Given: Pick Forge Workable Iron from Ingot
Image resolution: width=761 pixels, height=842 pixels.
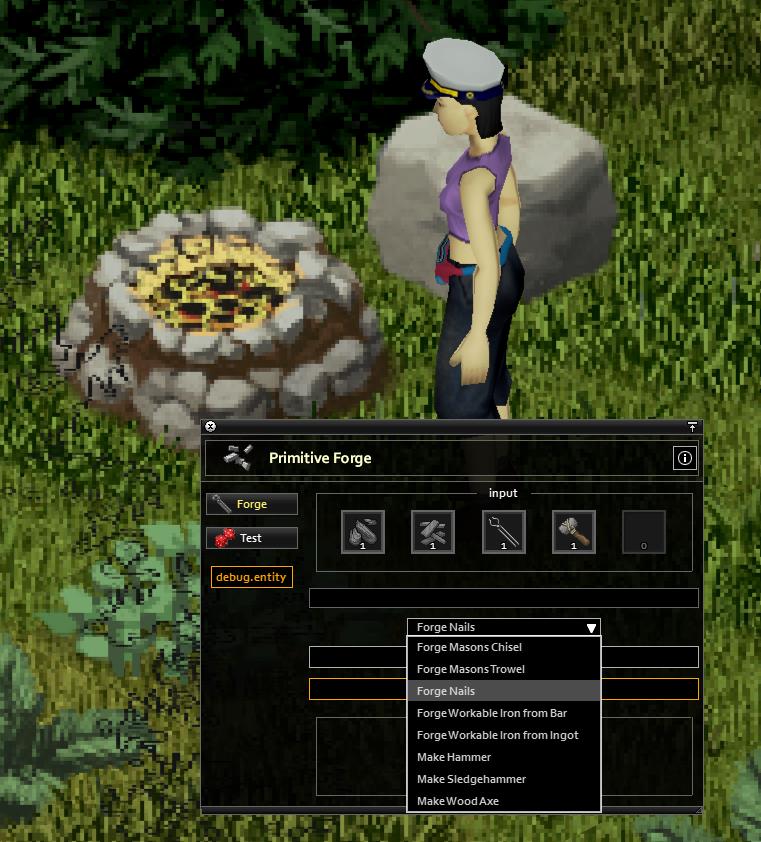Looking at the screenshot, I should coord(497,735).
